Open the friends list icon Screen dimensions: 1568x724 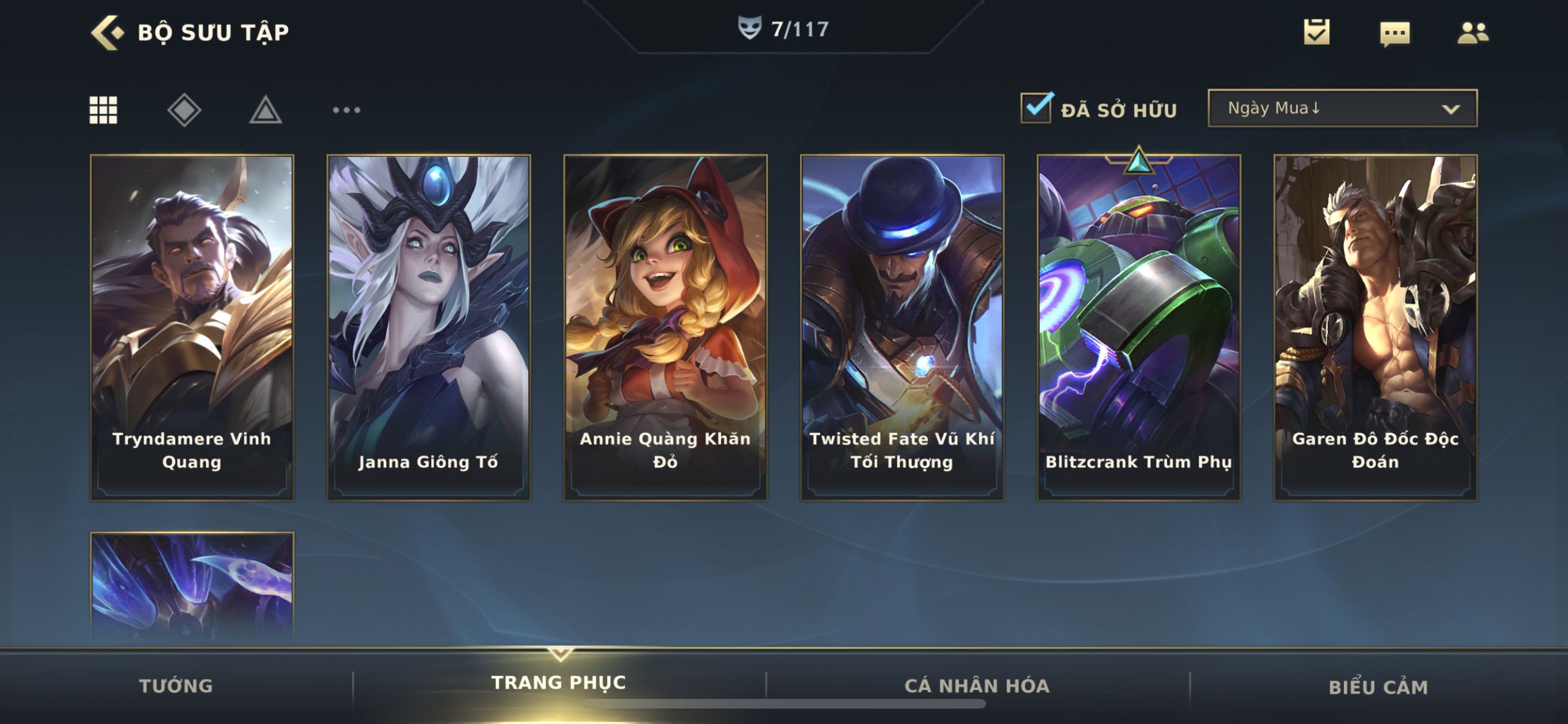(1473, 33)
